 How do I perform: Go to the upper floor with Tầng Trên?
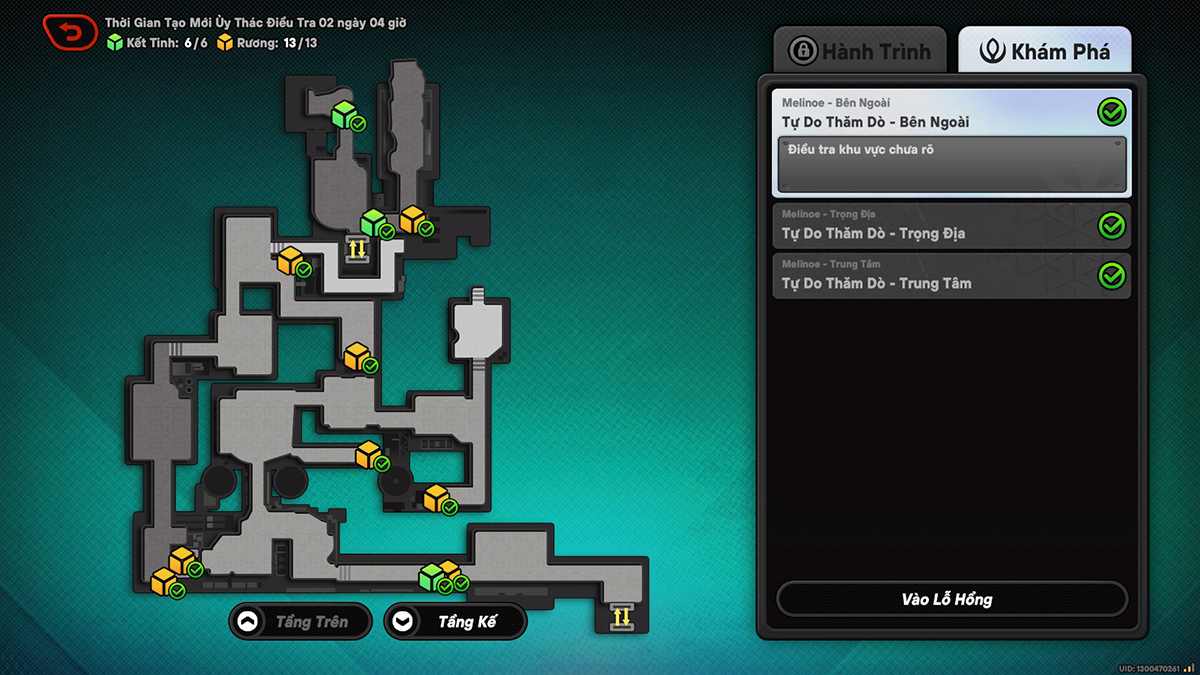(300, 622)
